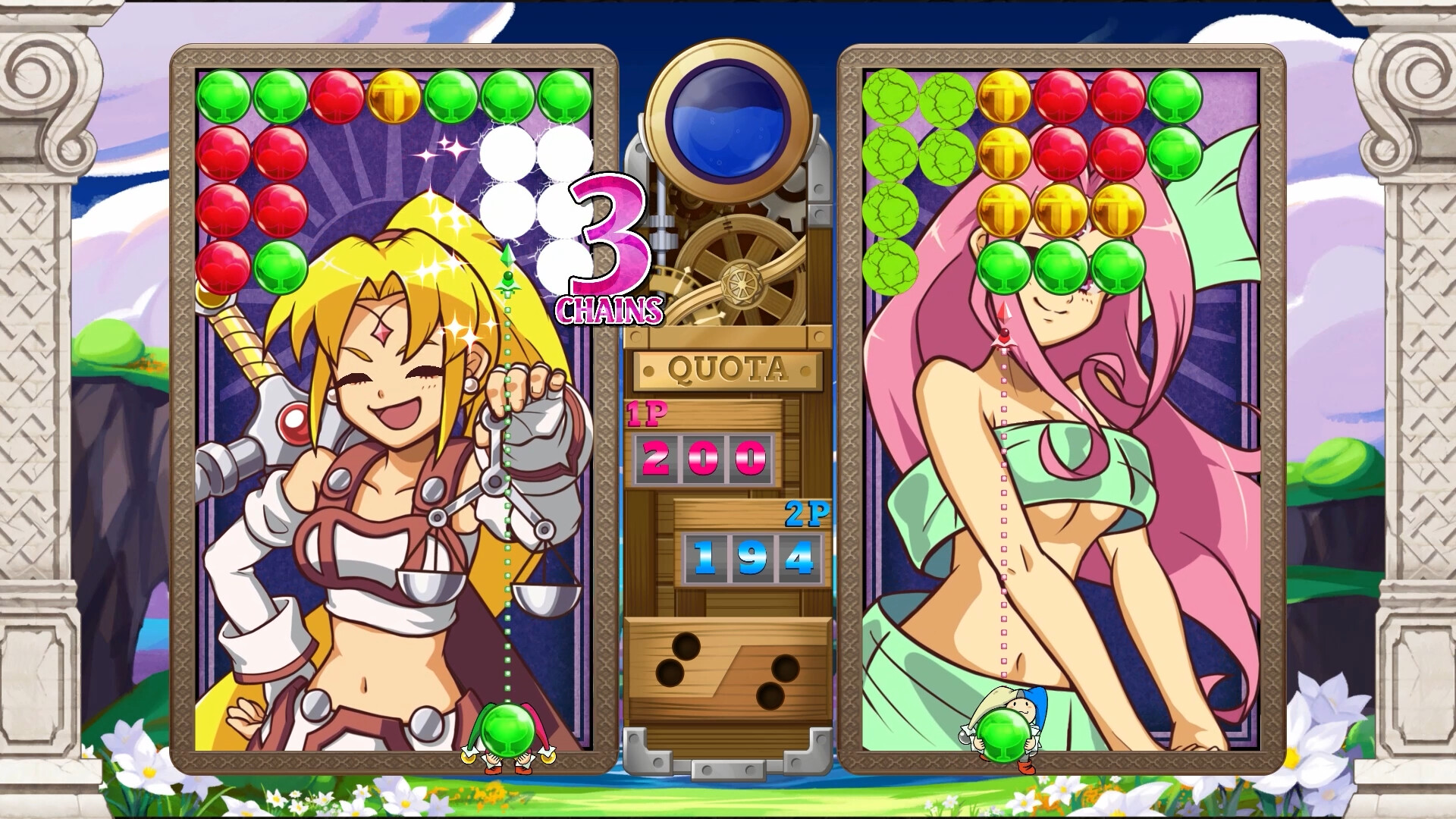Select the 2P label above the blue counter
This screenshot has height=819, width=1456.
[x=806, y=516]
